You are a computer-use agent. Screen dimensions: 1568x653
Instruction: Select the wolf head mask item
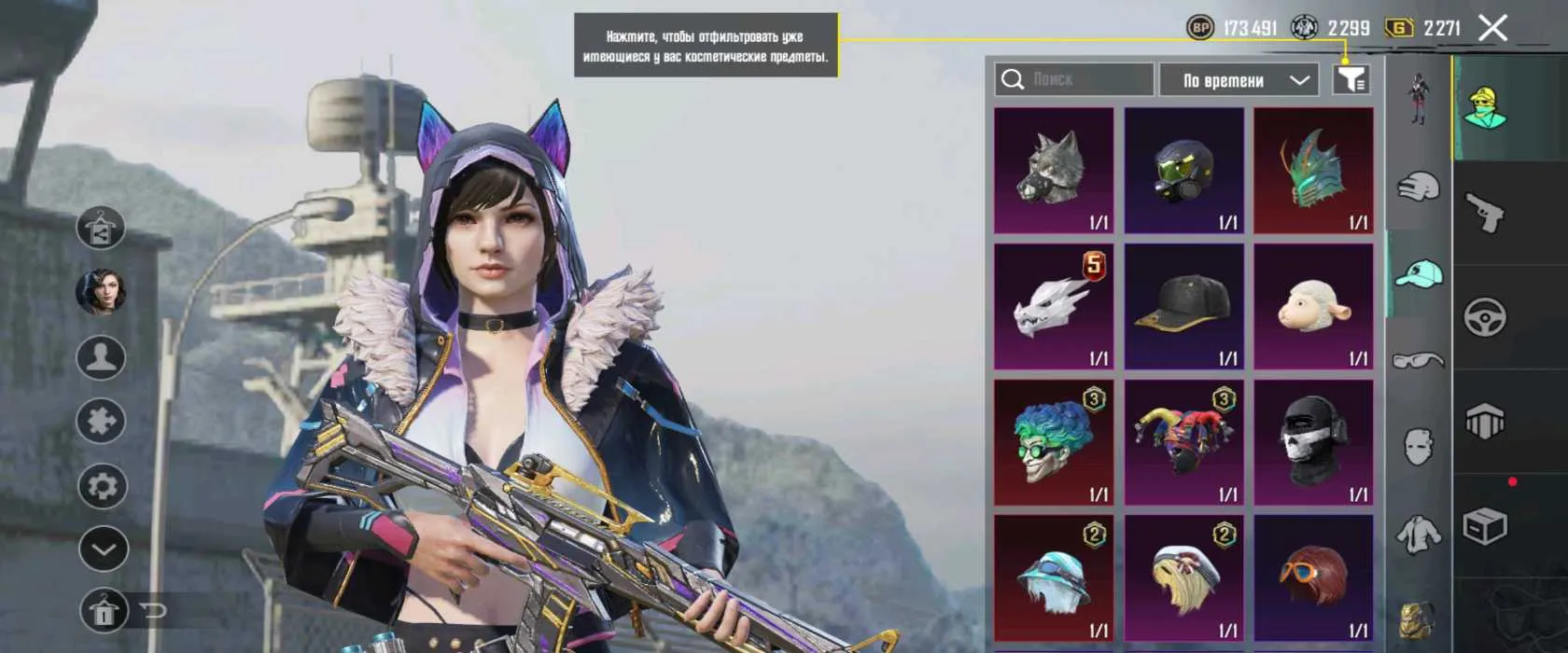pyautogui.click(x=1054, y=170)
